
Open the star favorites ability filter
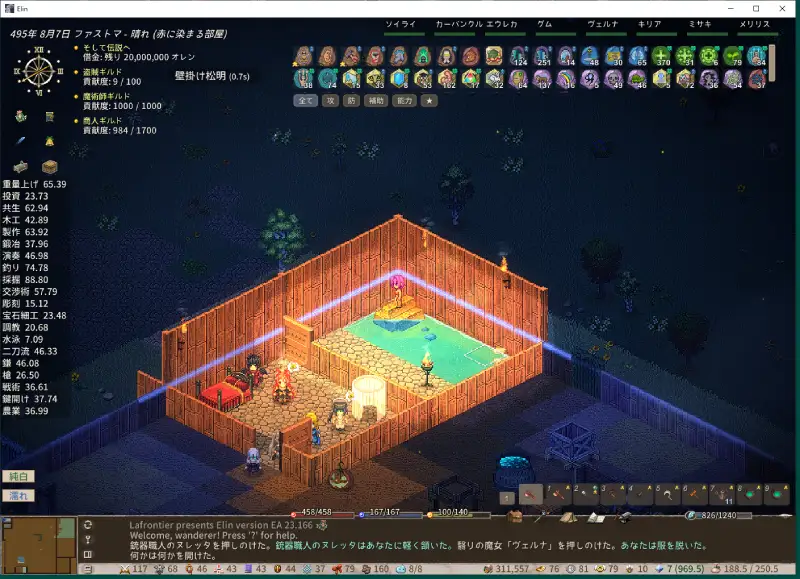click(429, 100)
